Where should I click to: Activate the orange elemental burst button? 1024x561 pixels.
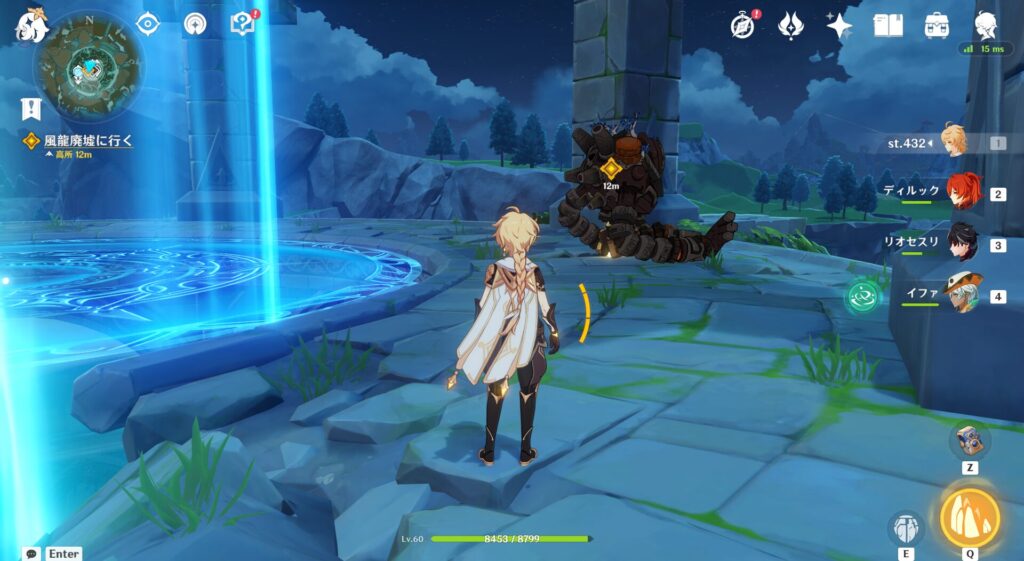970,517
